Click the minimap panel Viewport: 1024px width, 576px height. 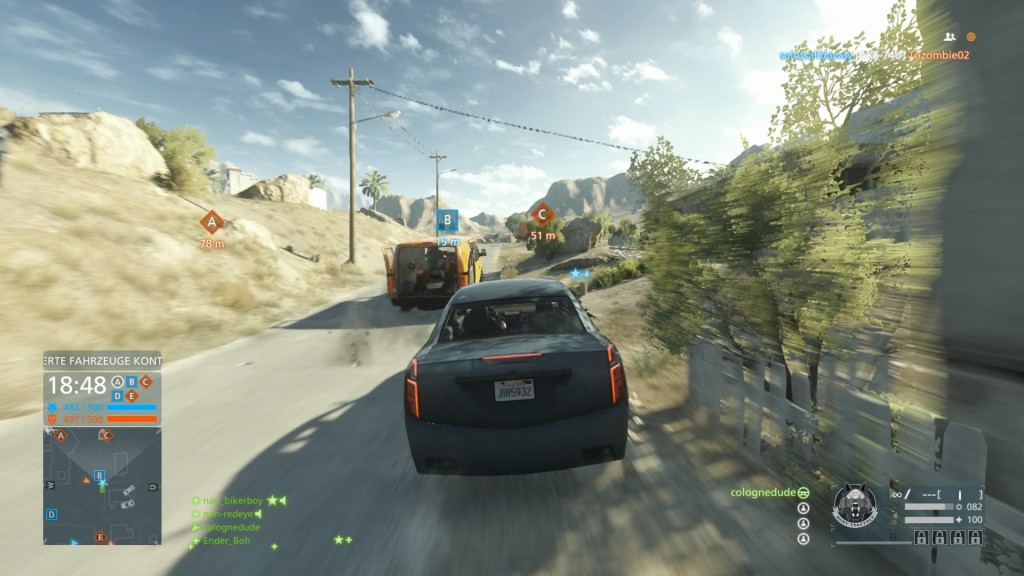(102, 485)
